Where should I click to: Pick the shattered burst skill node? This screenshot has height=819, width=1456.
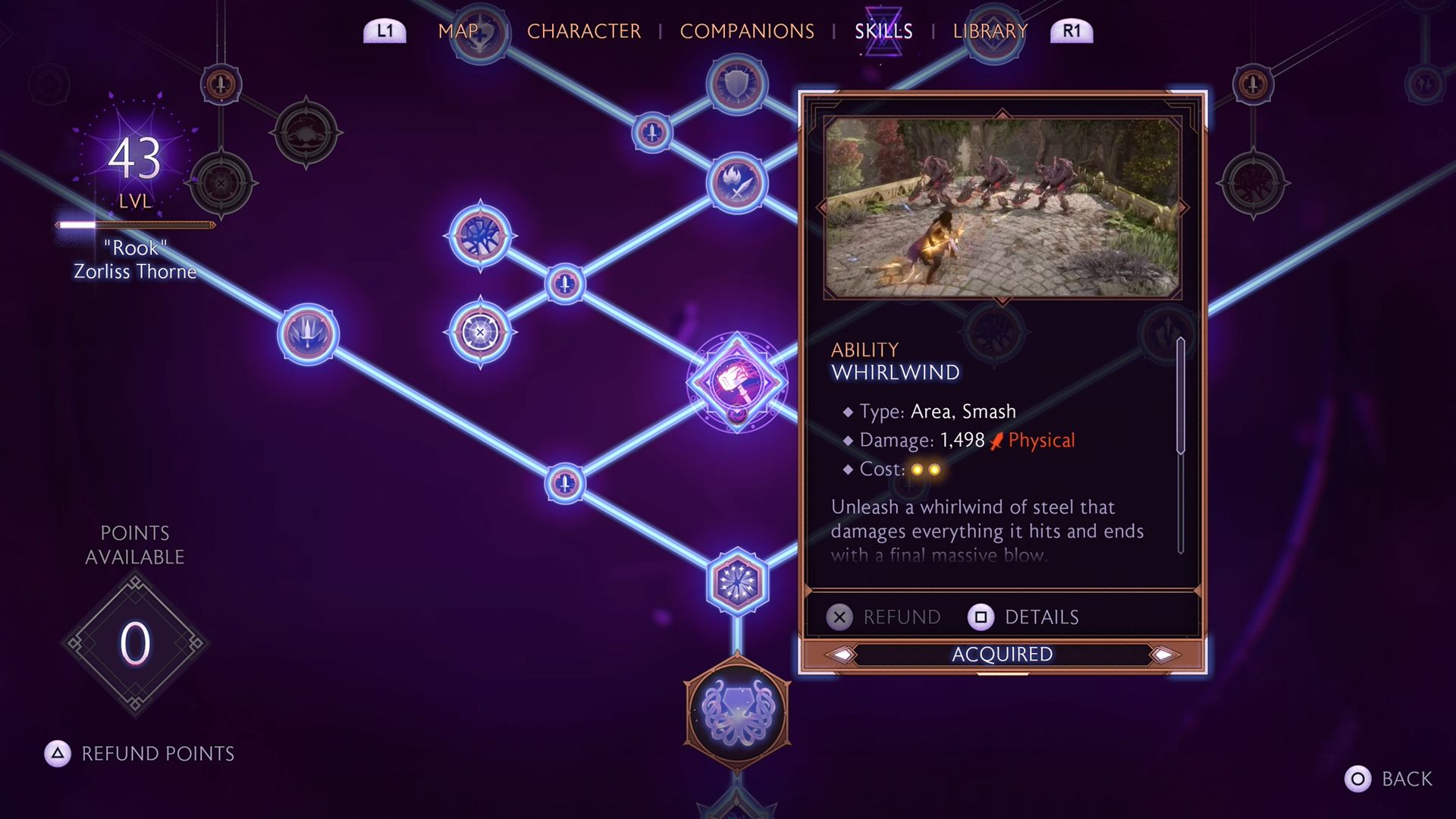tap(480, 235)
